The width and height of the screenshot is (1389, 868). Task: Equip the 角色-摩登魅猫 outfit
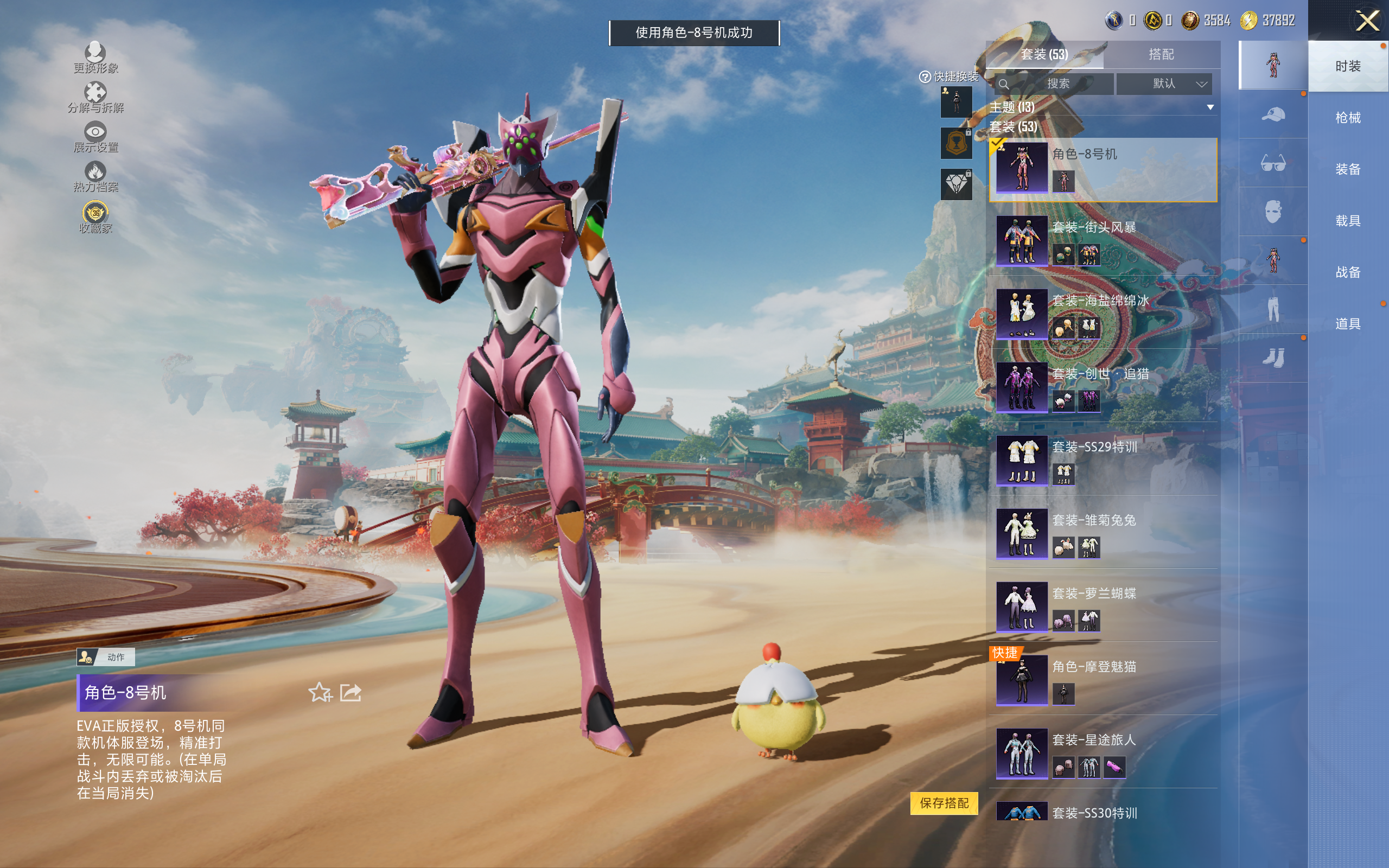tap(1102, 680)
